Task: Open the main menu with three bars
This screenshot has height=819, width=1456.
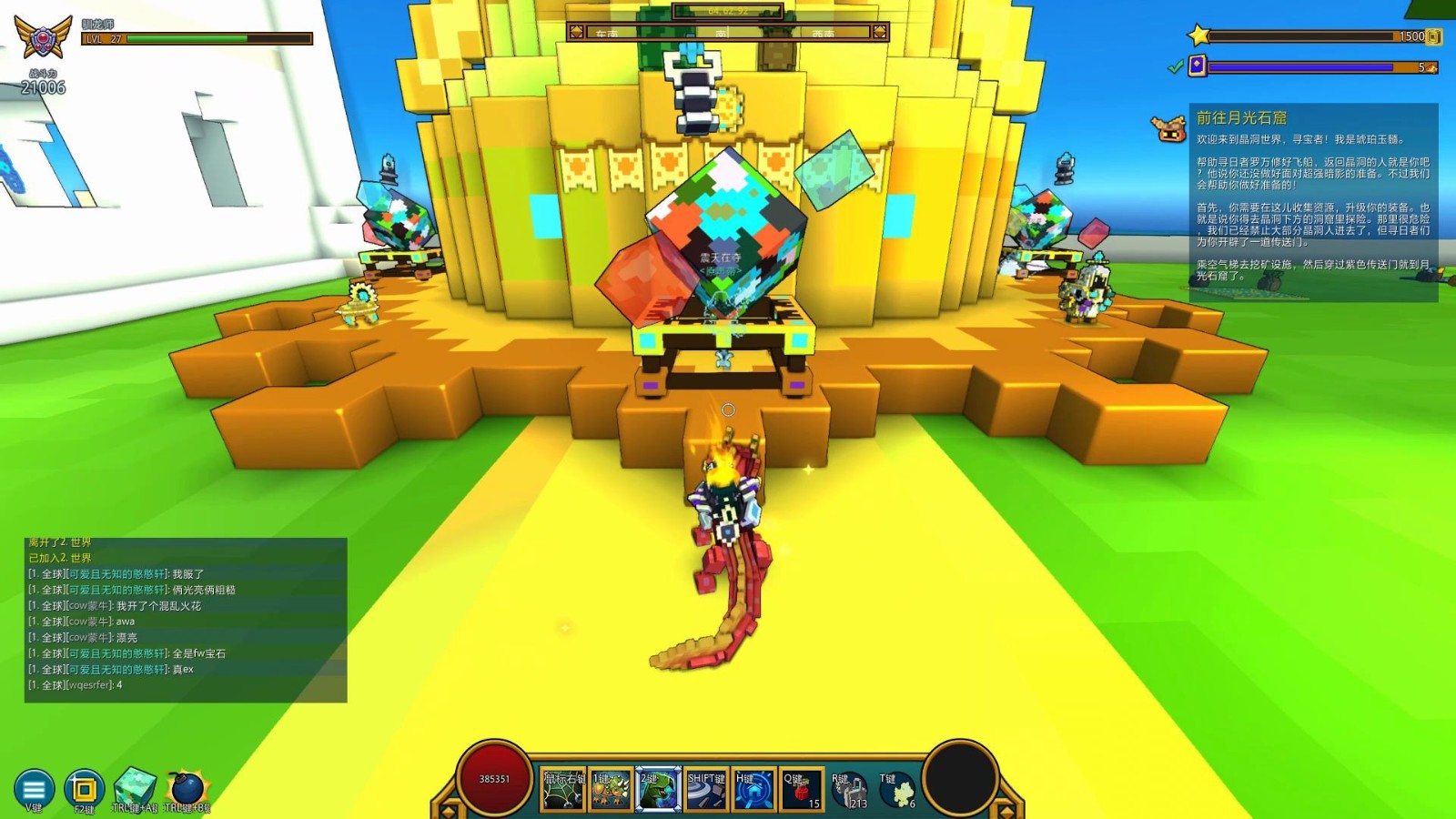Action: [x=34, y=788]
